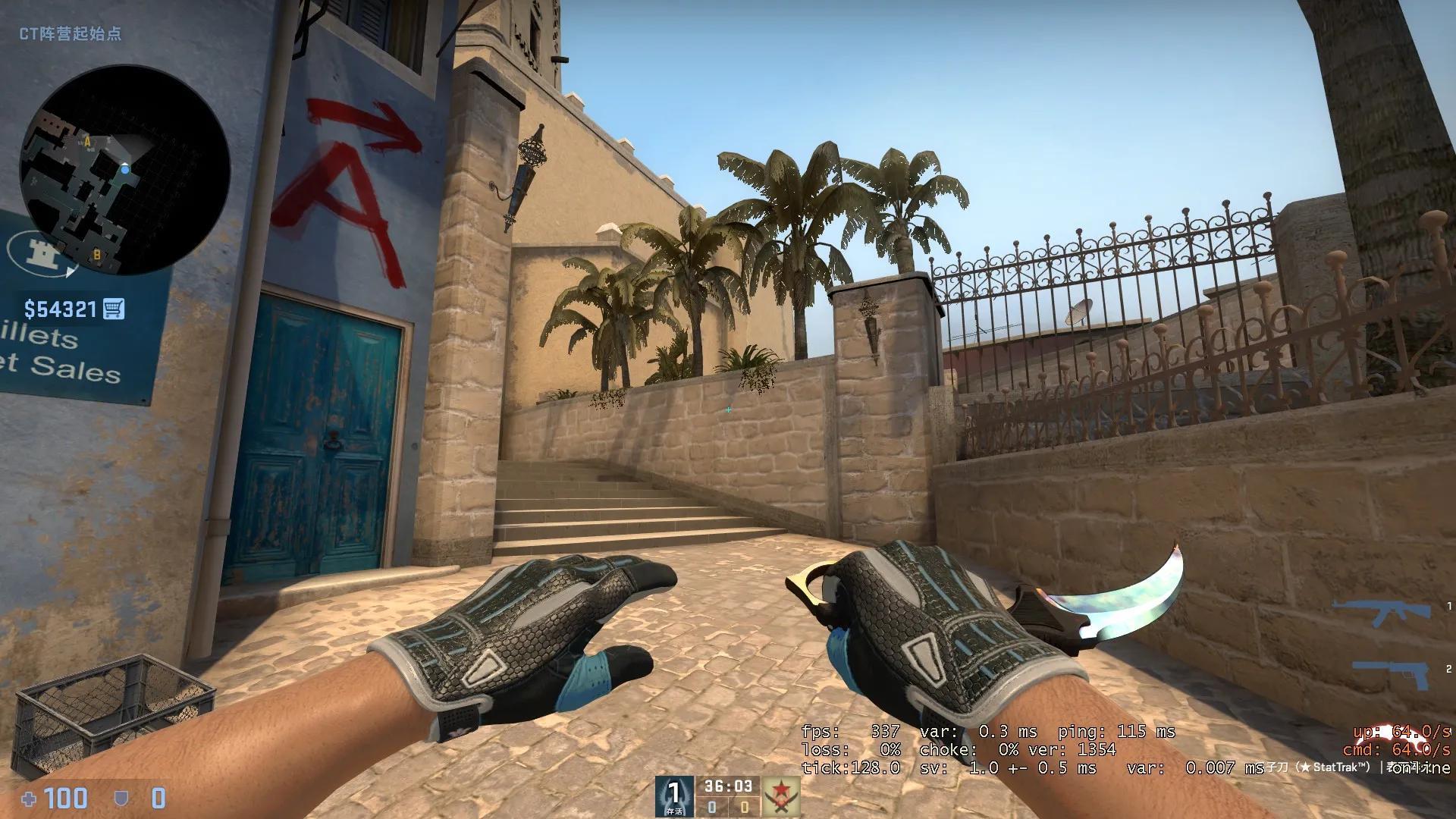Click the circular radar minimap
Image resolution: width=1456 pixels, height=819 pixels.
[125, 170]
